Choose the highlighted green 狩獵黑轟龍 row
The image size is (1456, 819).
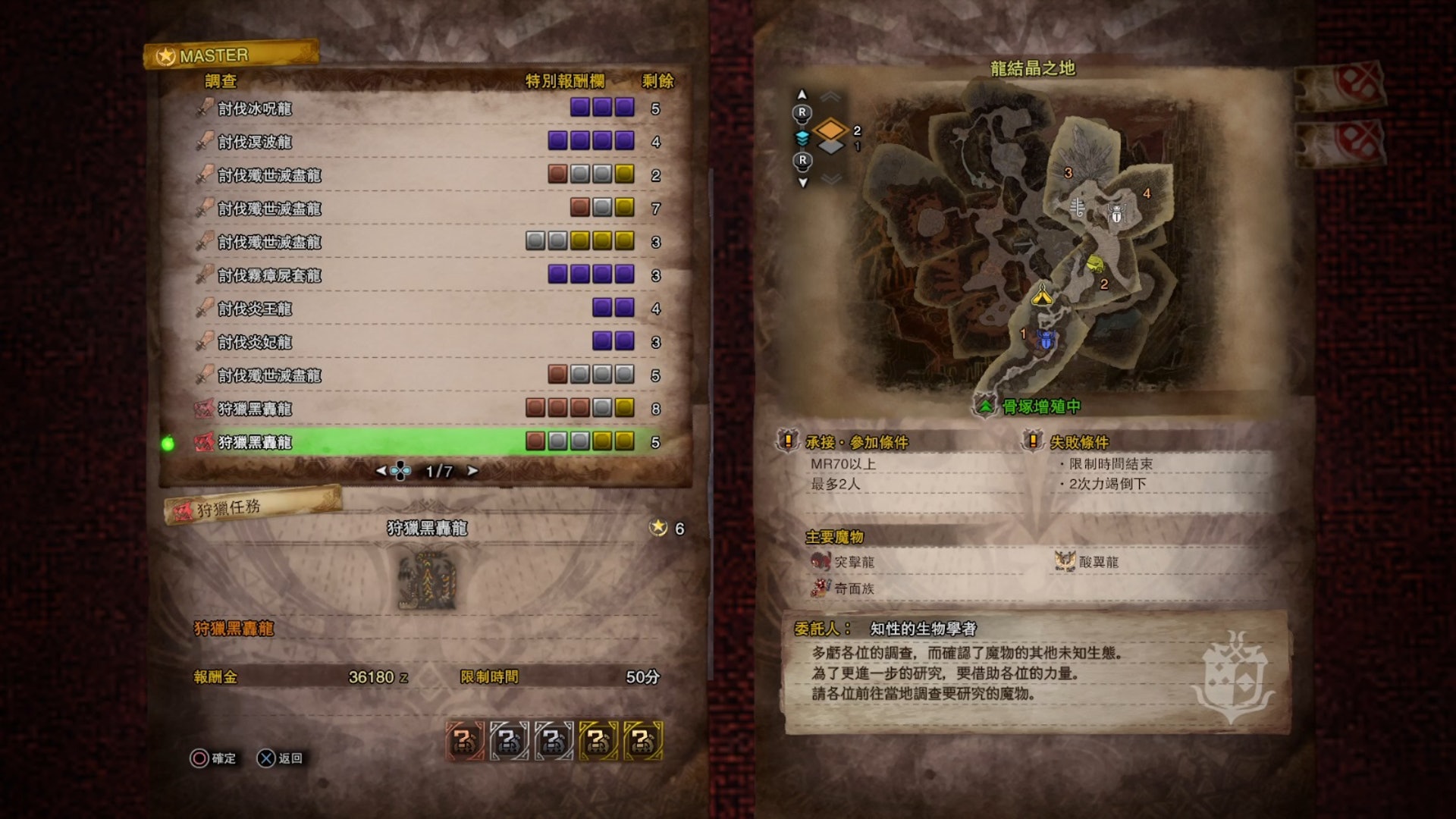[x=425, y=442]
